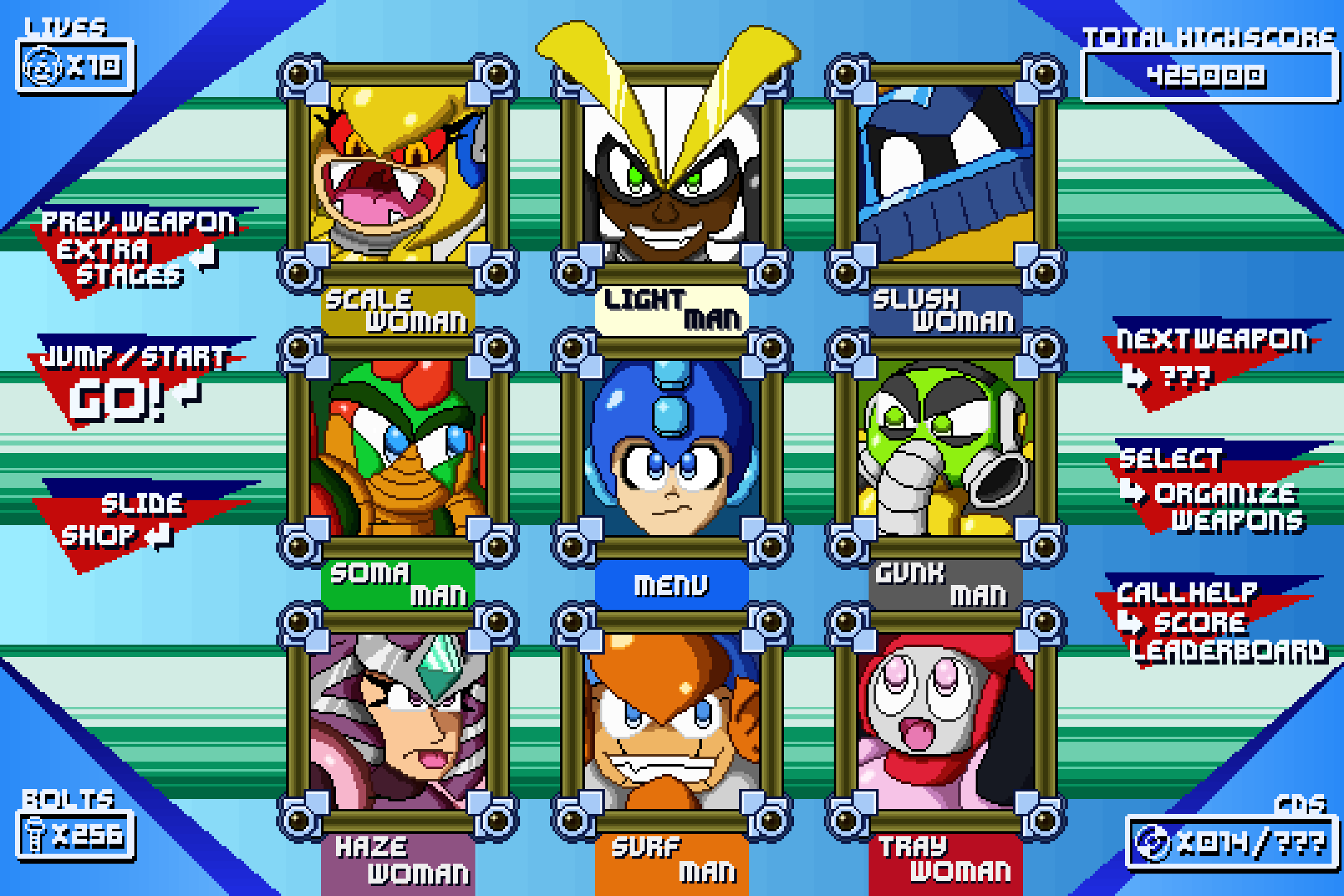Select the Tray Woman portrait
The image size is (1344, 896).
(945, 721)
